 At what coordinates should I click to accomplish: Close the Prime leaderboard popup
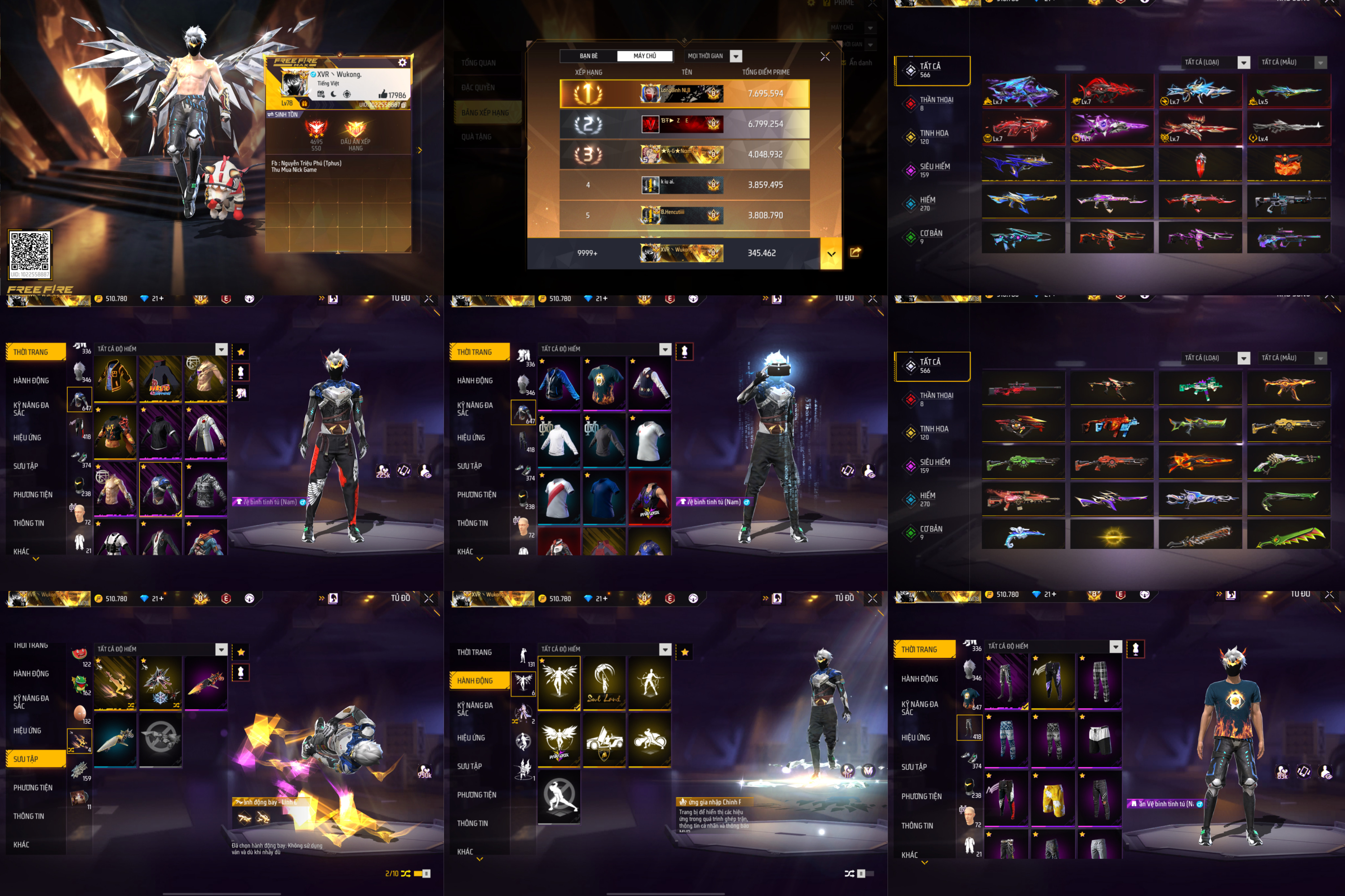825,56
